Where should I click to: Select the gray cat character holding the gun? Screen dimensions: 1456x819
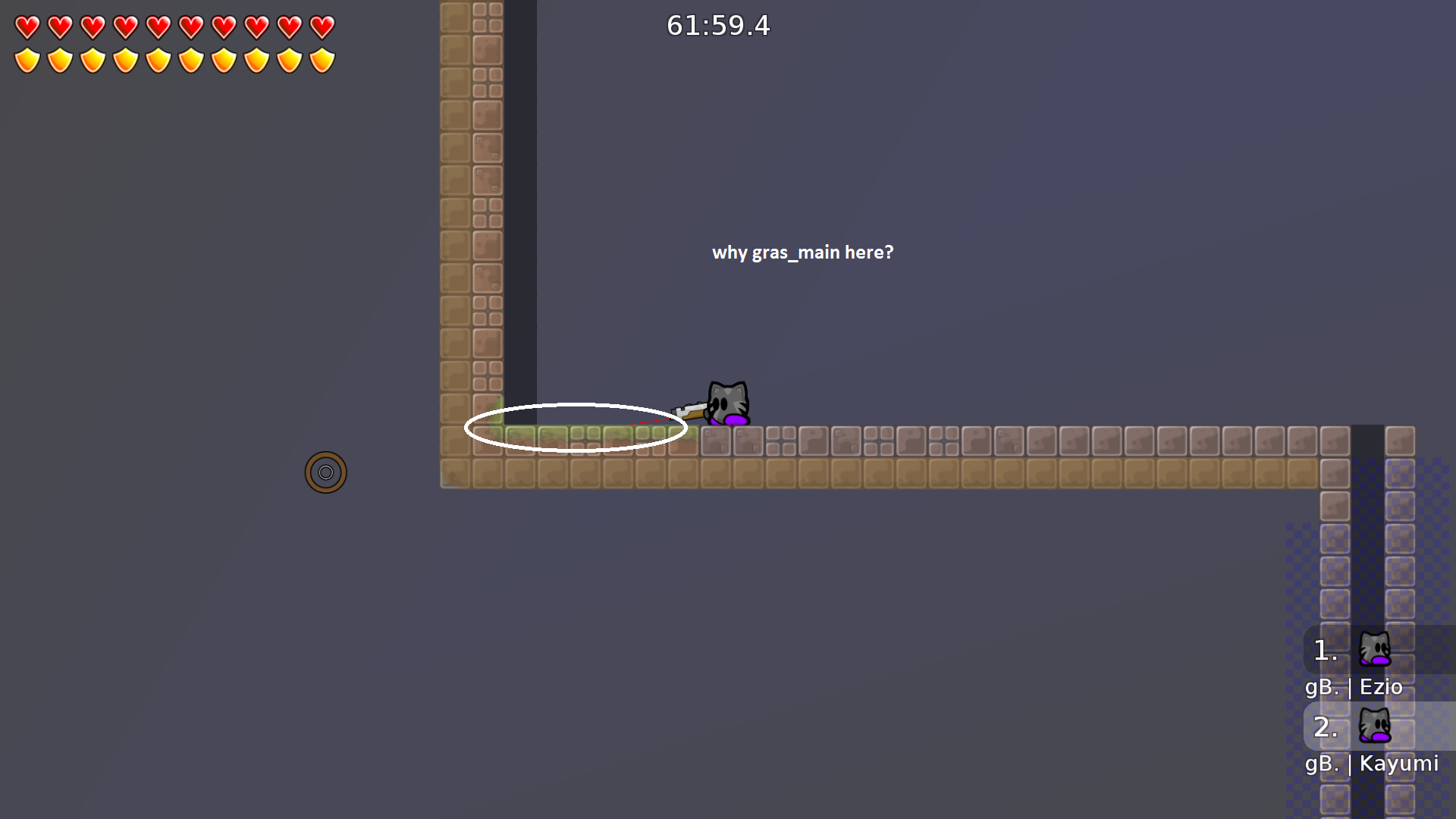pyautogui.click(x=726, y=400)
